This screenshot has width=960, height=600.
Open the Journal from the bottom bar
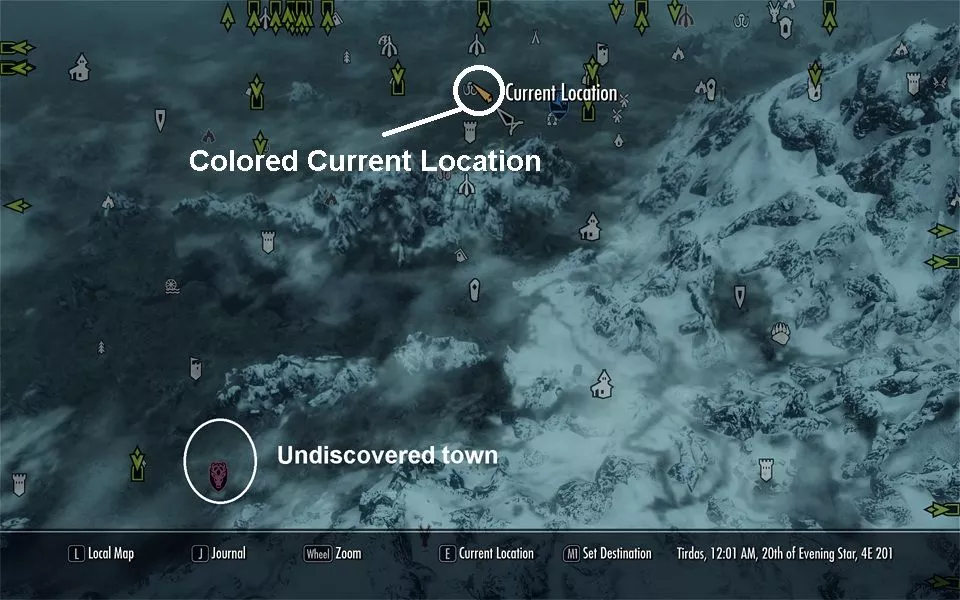click(x=219, y=553)
